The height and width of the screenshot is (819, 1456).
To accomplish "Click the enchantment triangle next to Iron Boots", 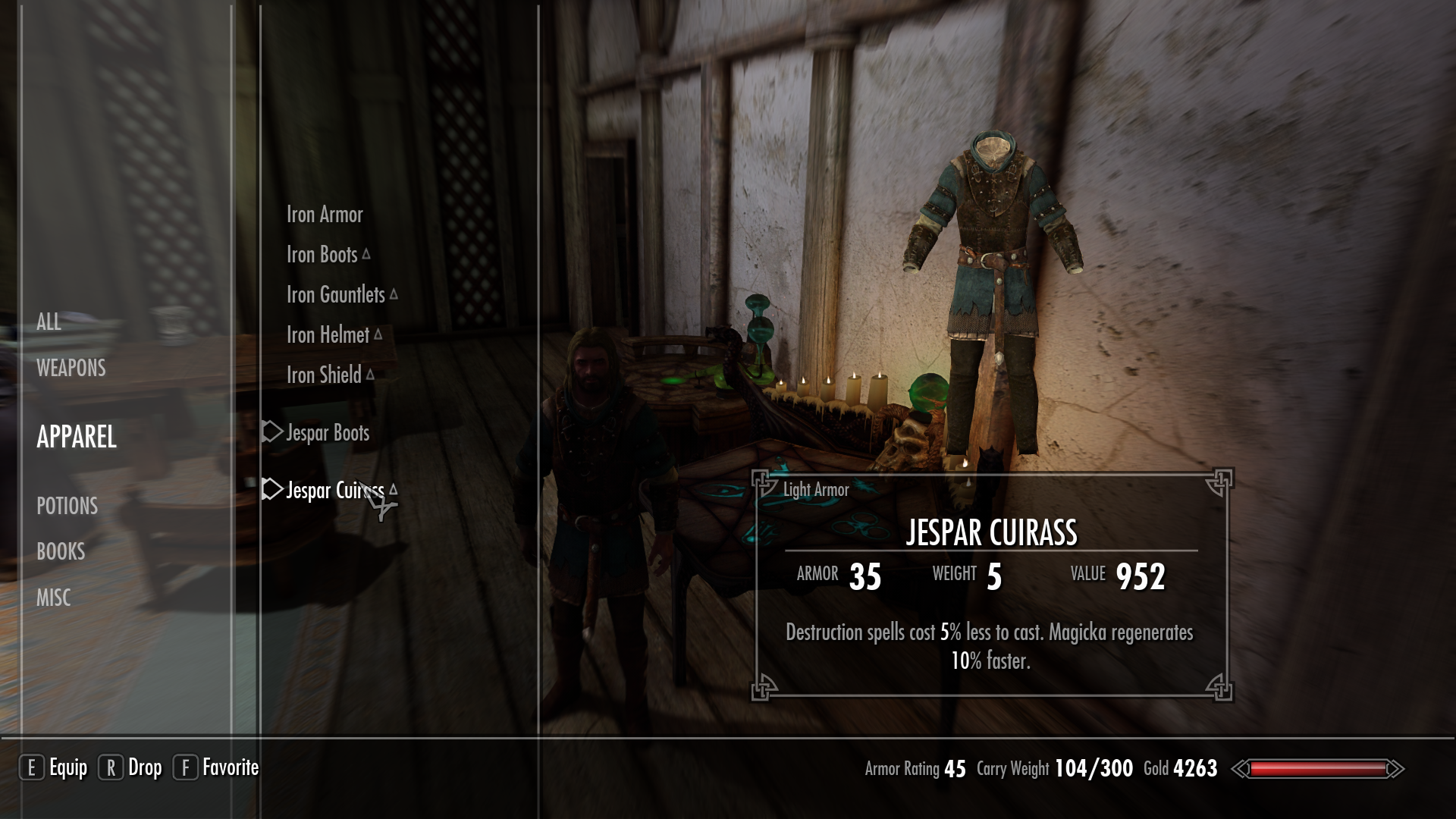I will point(366,253).
